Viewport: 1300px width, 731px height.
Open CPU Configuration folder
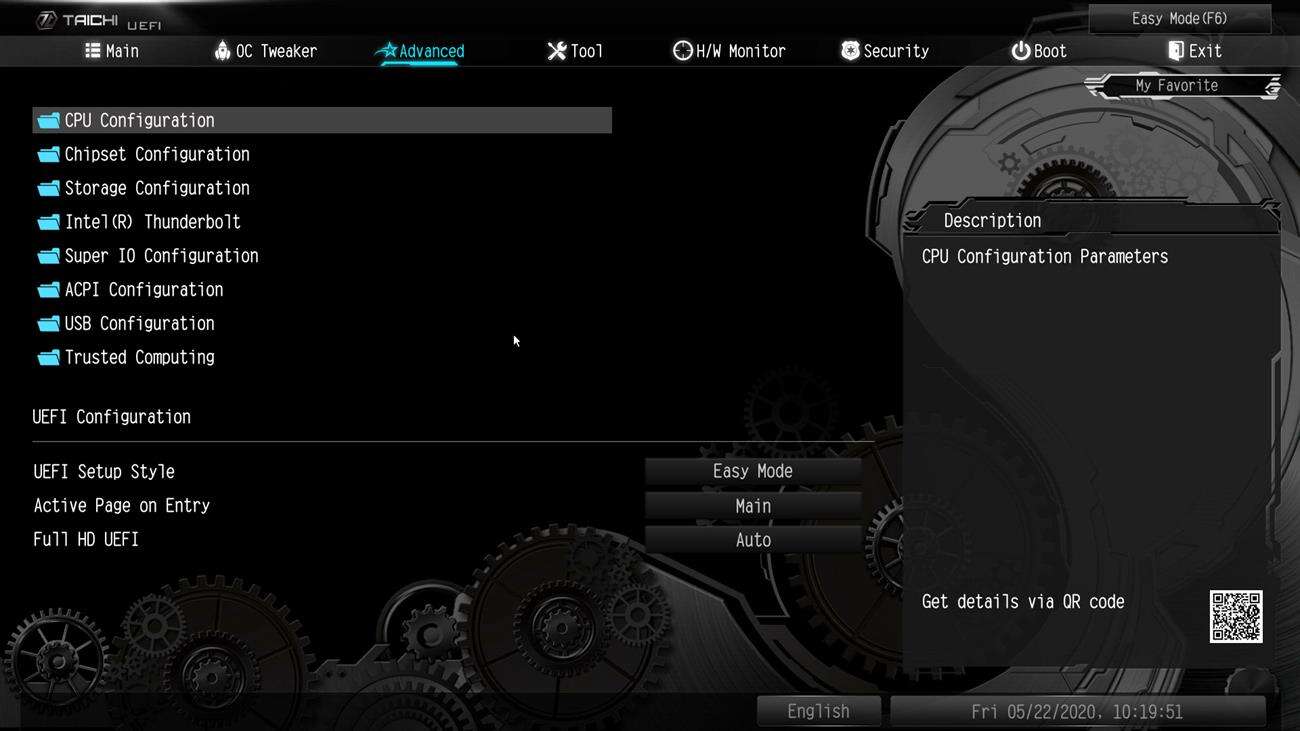(x=139, y=121)
